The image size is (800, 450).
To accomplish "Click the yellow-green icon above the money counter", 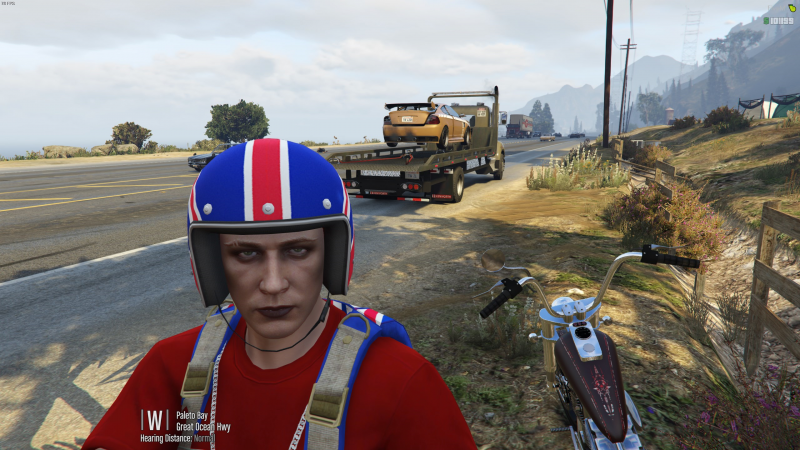I will tap(792, 7).
